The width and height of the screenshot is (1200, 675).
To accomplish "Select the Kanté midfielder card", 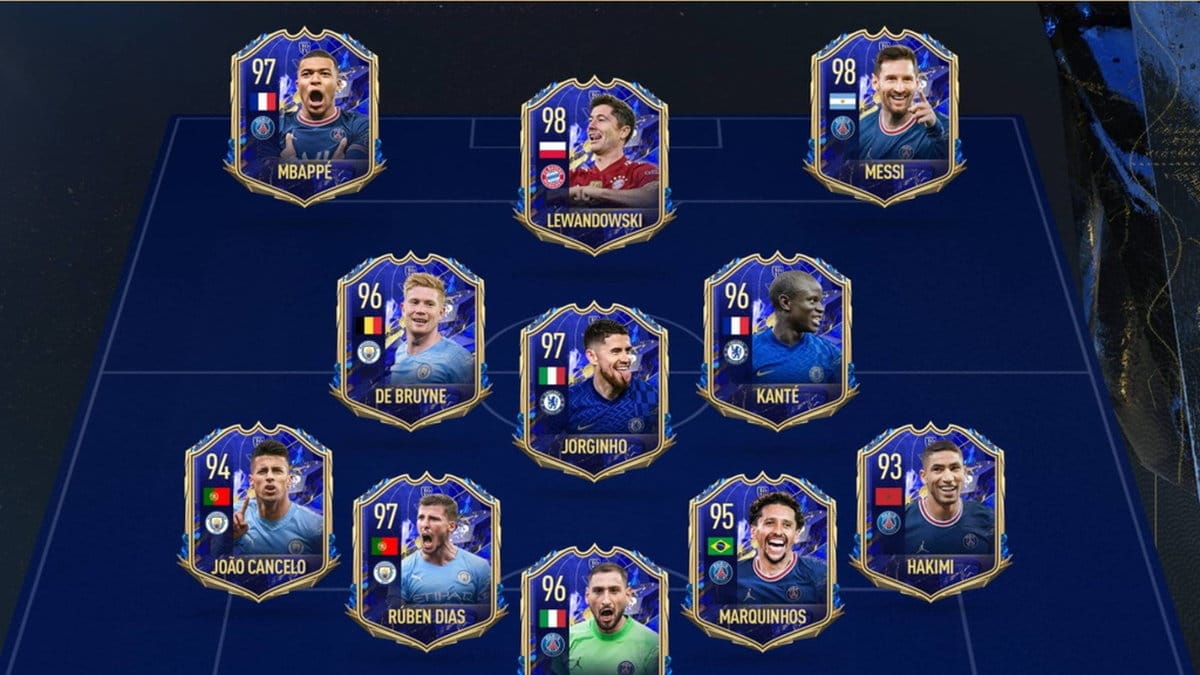I will 777,340.
